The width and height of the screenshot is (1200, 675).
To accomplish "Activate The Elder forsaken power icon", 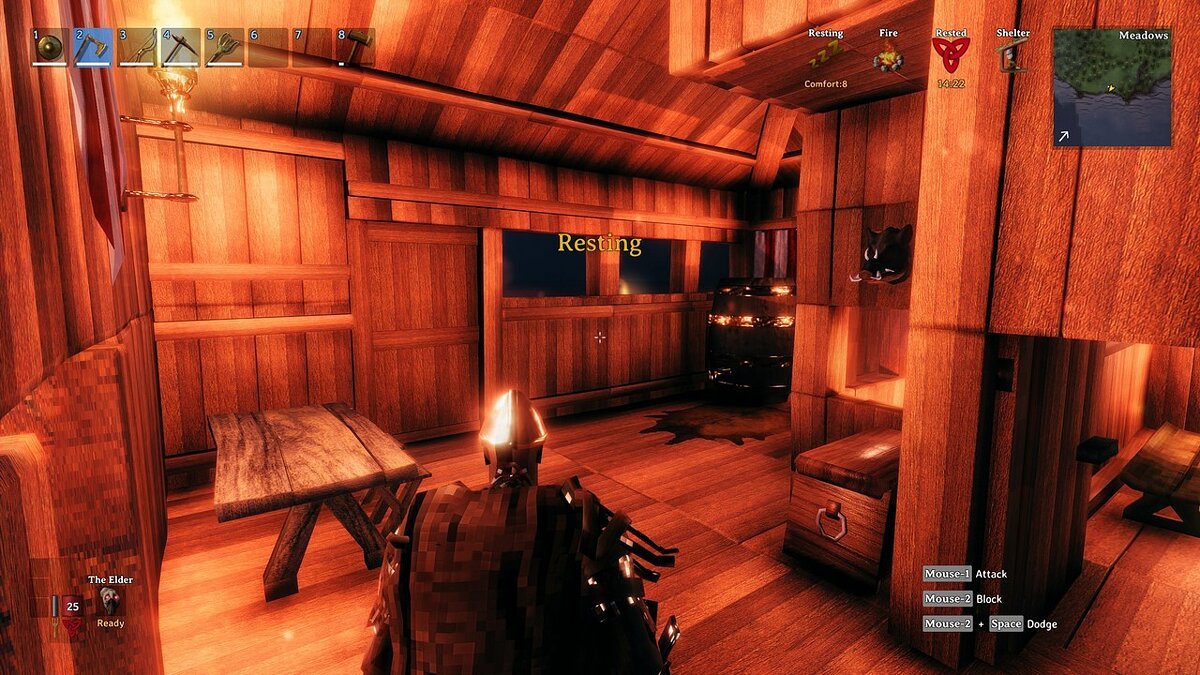I will click(110, 600).
